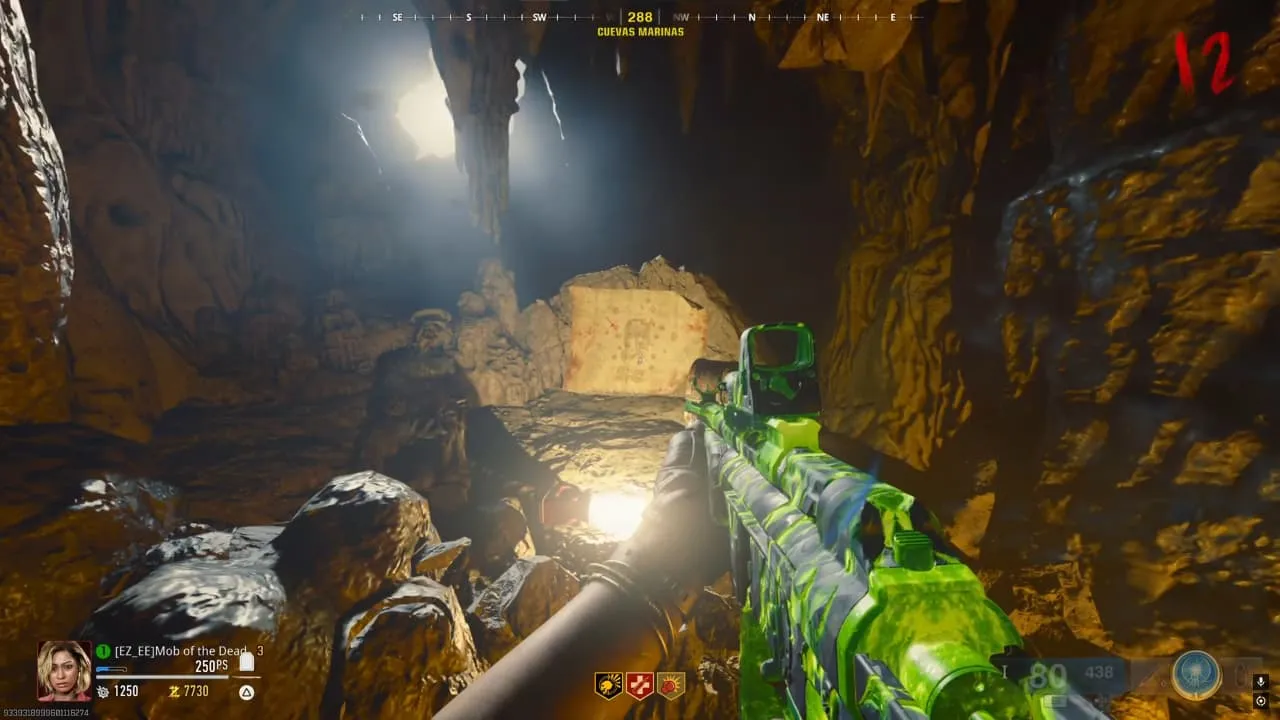Click the player character portrait
Image resolution: width=1280 pixels, height=720 pixels.
(x=64, y=670)
